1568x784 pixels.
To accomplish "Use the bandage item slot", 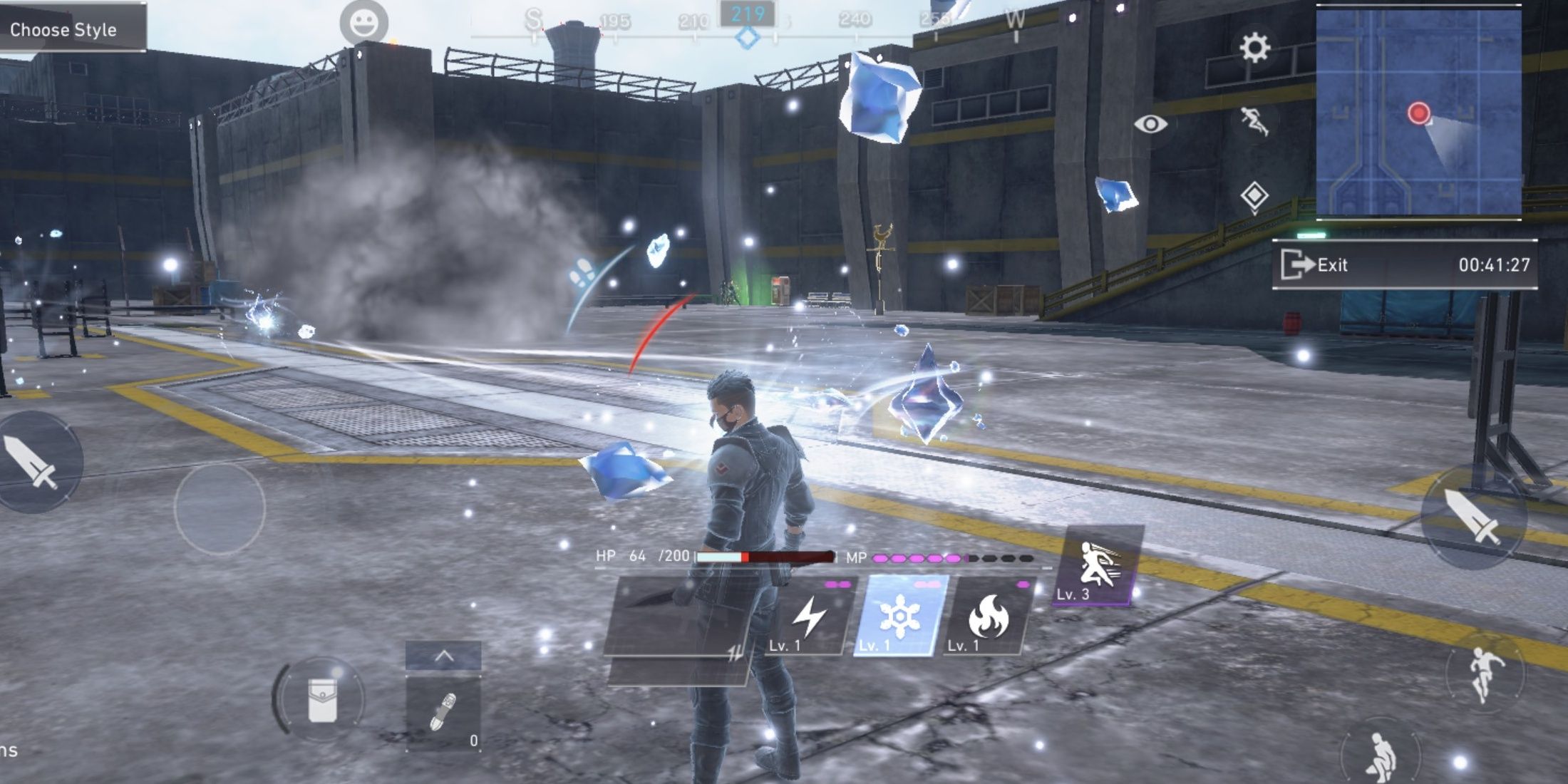I will pos(443,713).
